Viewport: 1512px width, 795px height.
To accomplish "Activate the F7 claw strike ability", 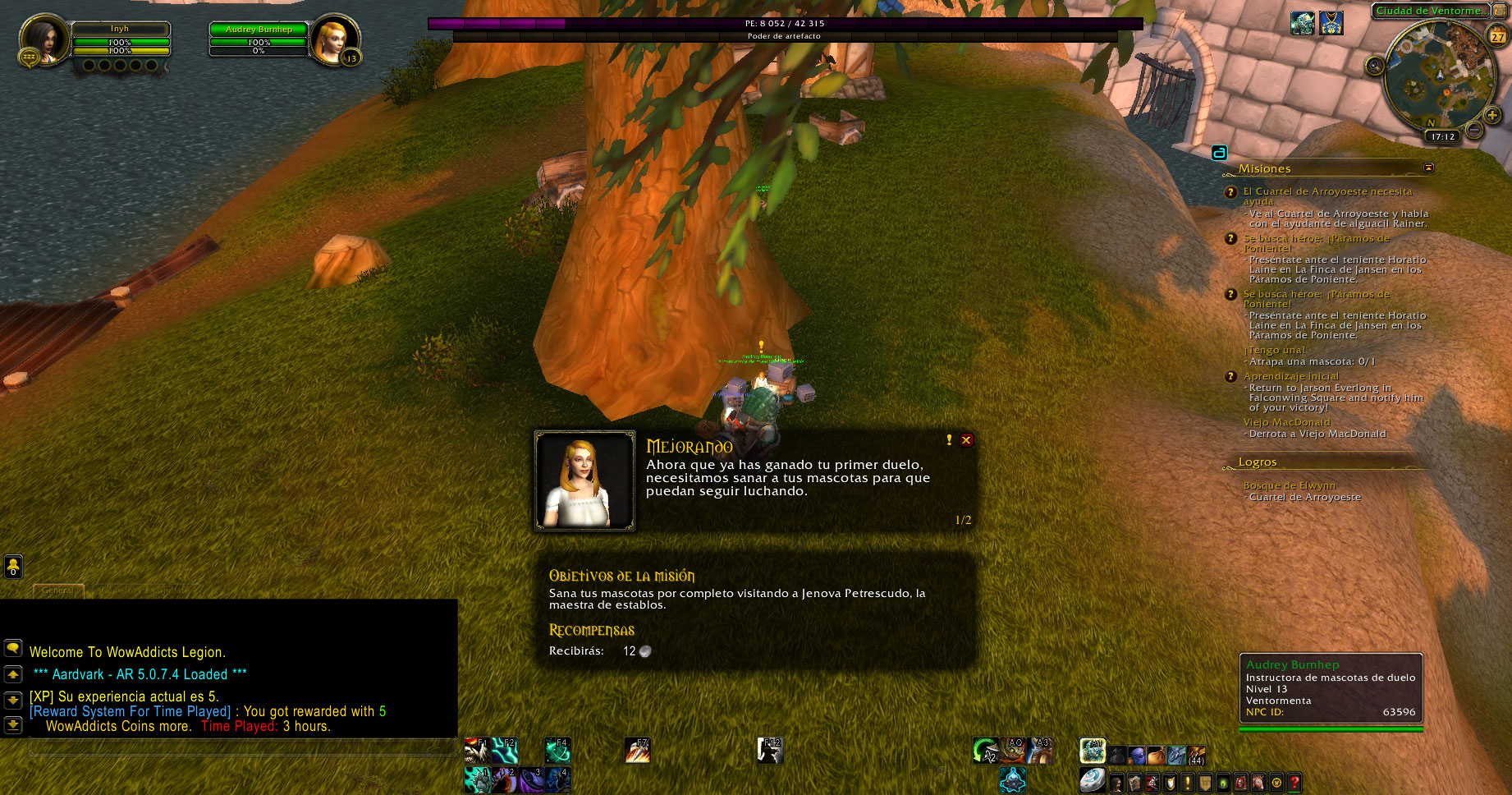I will click(637, 750).
